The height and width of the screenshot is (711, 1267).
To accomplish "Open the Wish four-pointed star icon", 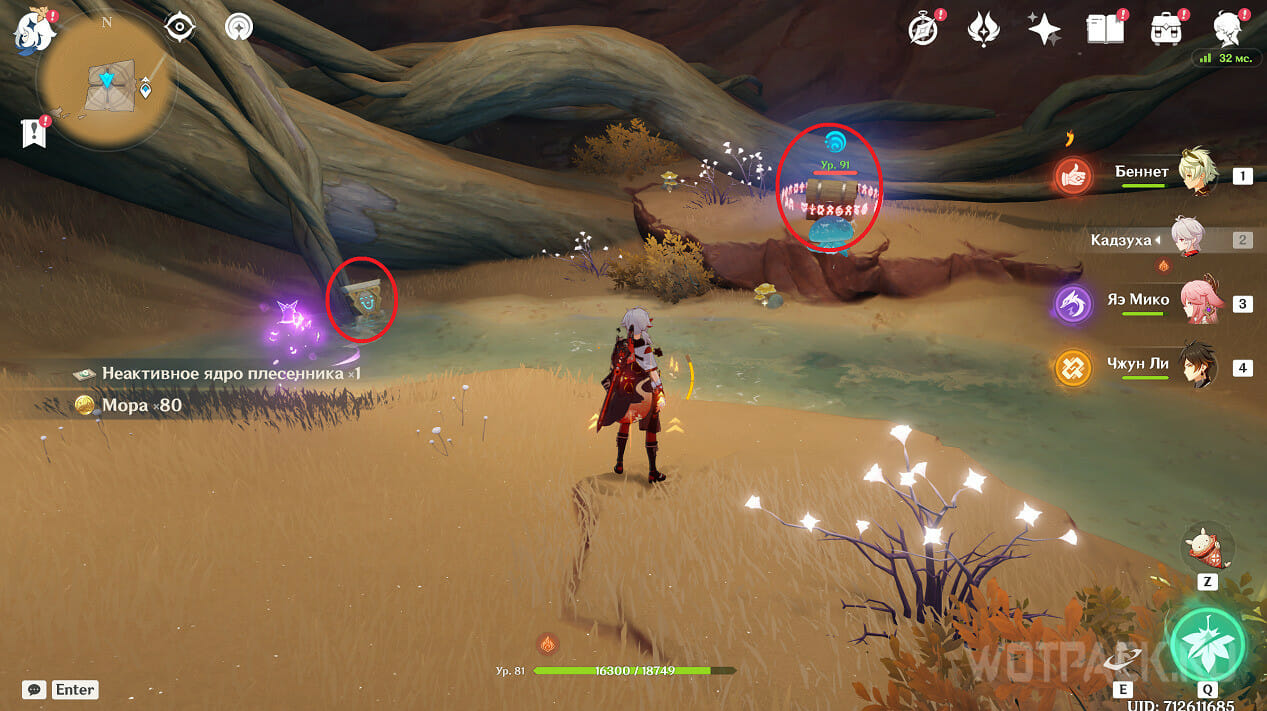I will [1044, 30].
